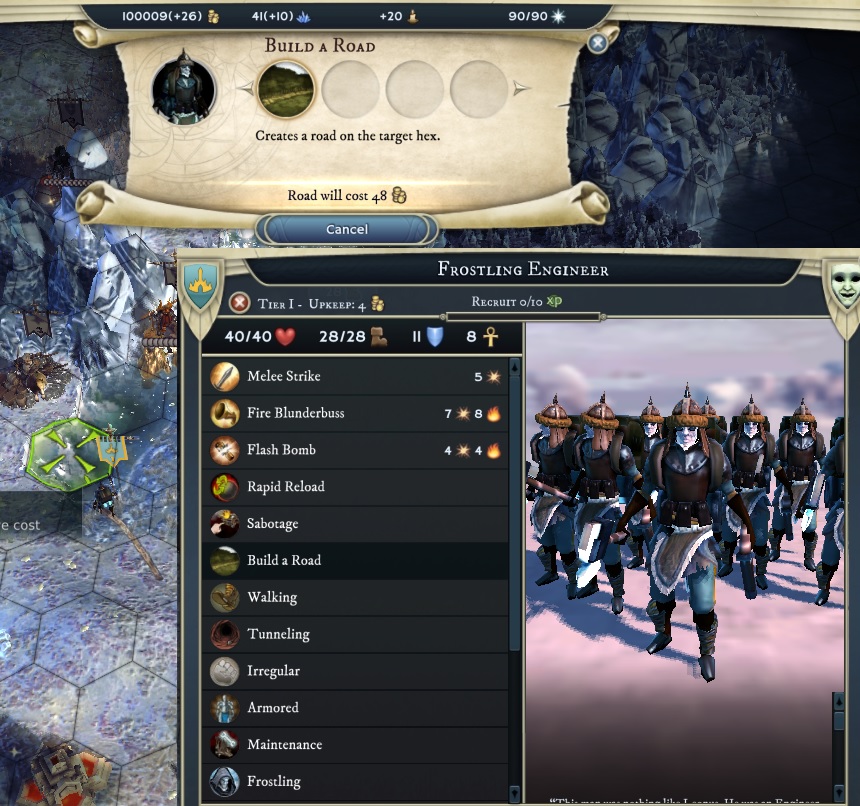Screen dimensions: 860x806
Task: Choose Fire Blunderbuss in the ability list
Action: [355, 413]
